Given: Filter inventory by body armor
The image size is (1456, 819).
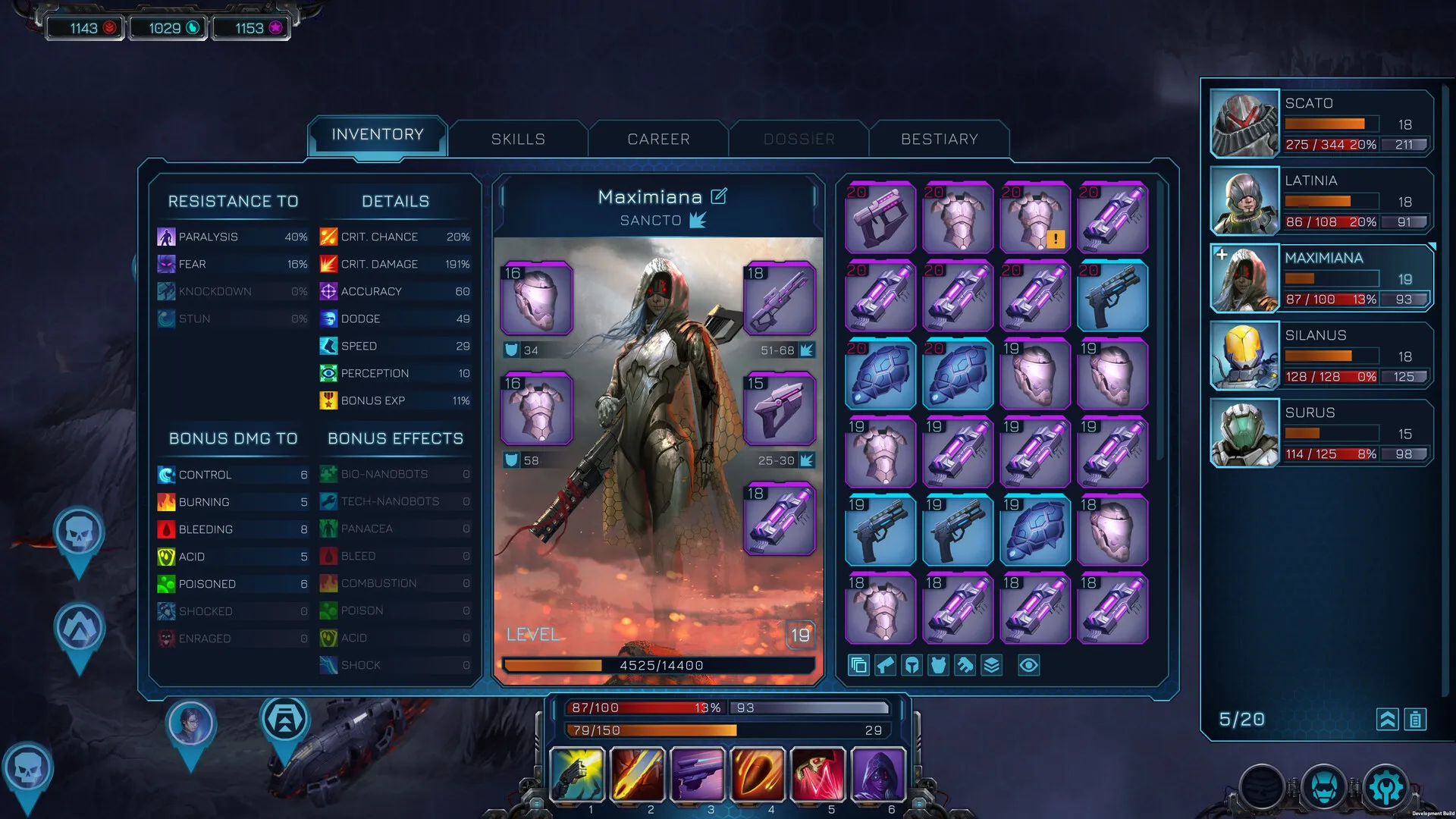Looking at the screenshot, I should coord(939,666).
